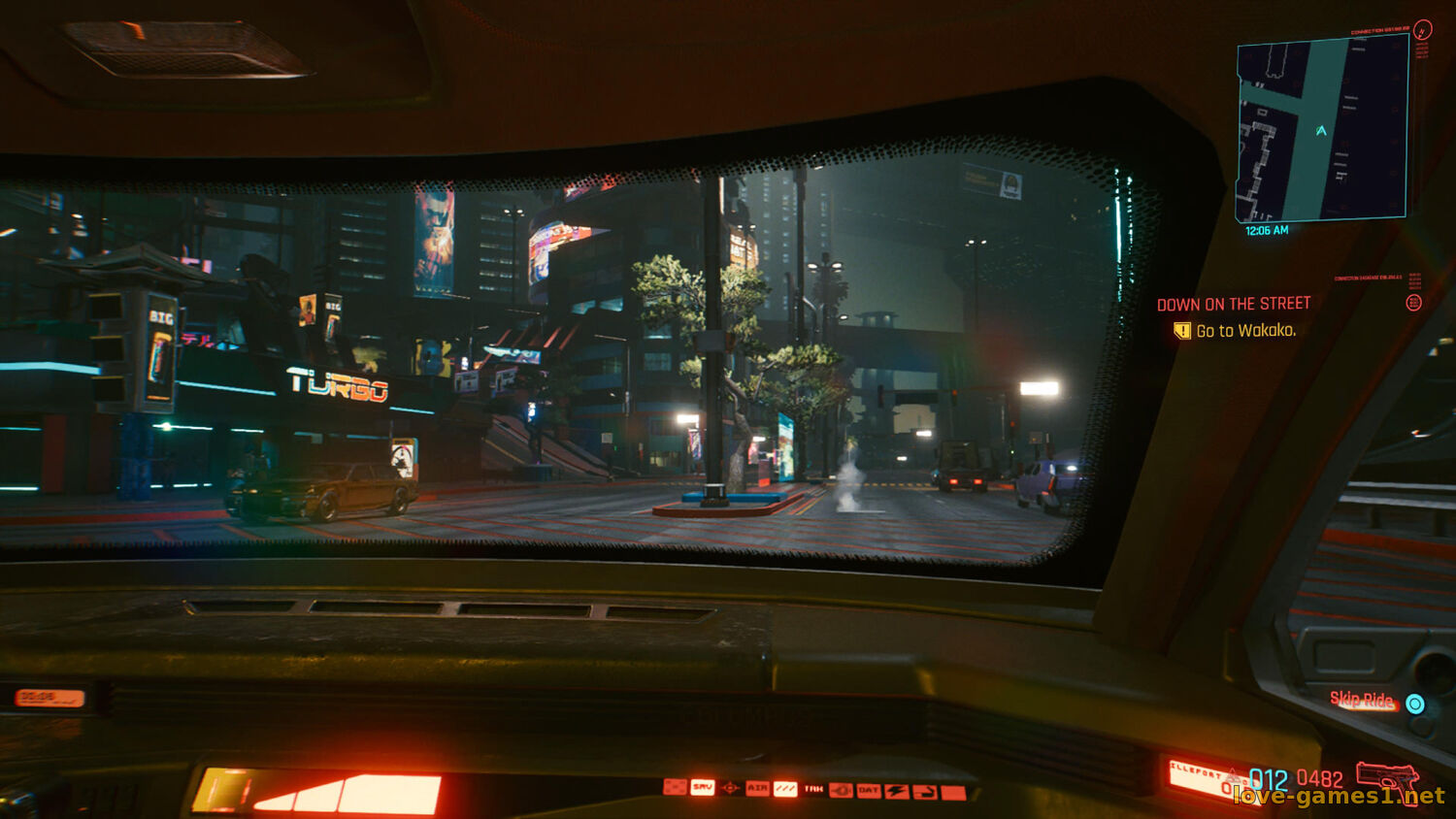Click the Go to Wakako objective

click(1245, 331)
